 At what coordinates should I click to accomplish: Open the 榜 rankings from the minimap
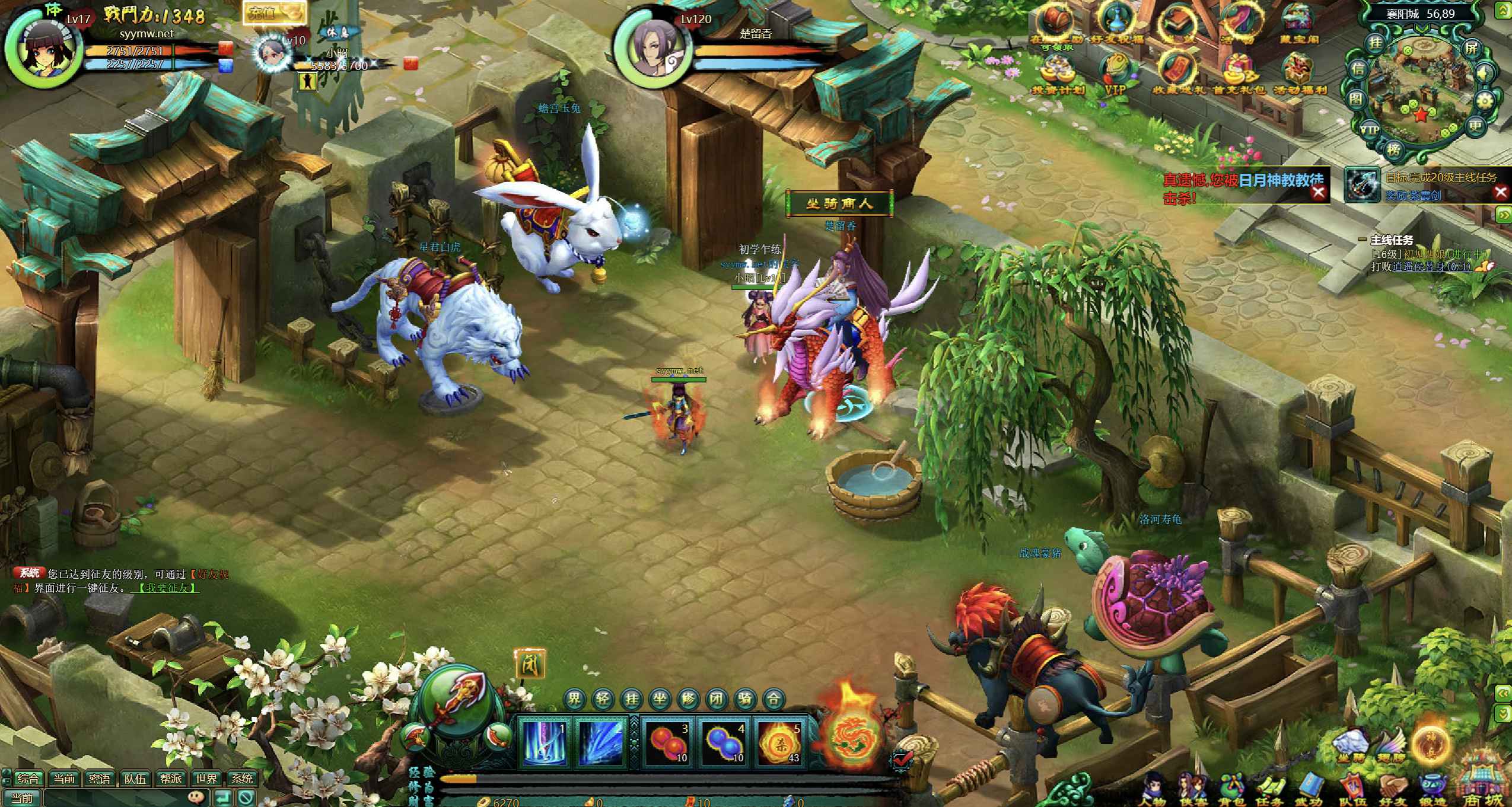(x=1394, y=149)
